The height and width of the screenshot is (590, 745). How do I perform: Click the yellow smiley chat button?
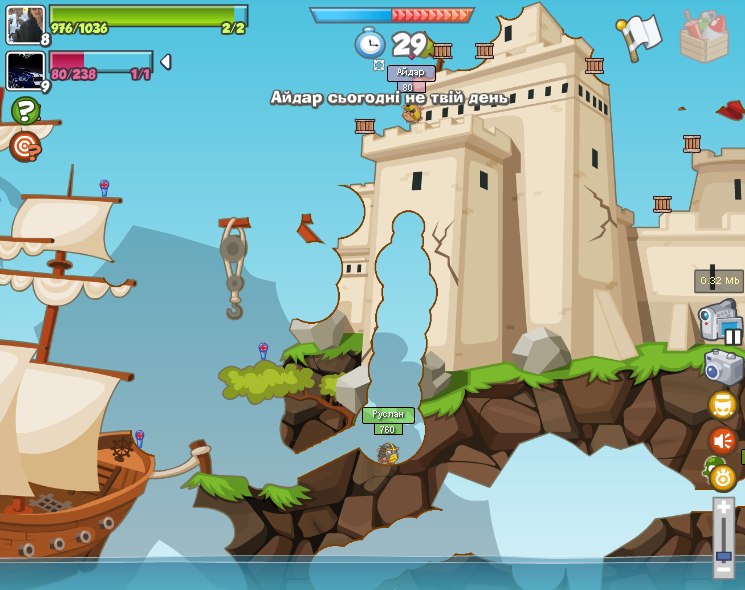[x=722, y=404]
